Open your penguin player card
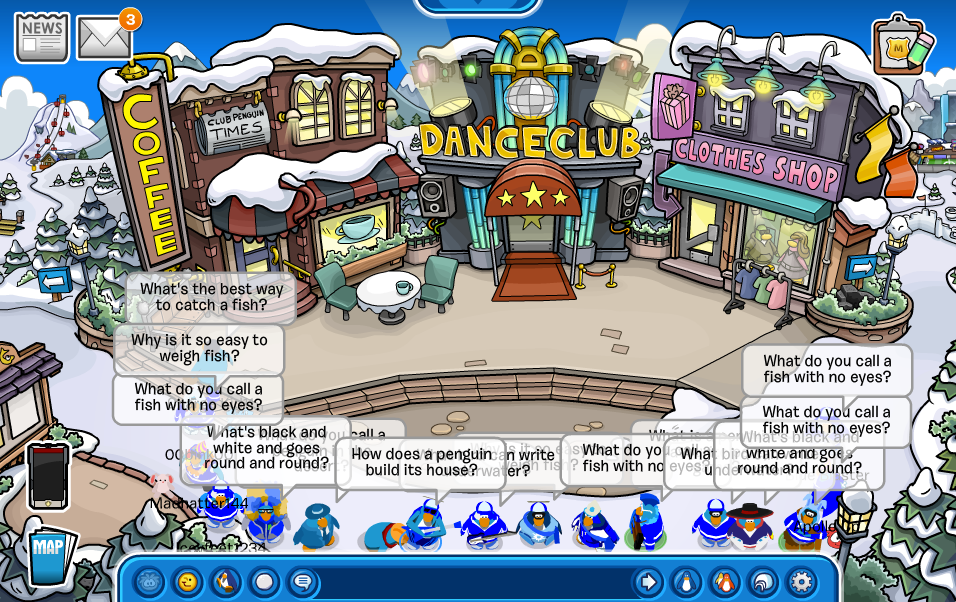The image size is (956, 602). [686, 581]
